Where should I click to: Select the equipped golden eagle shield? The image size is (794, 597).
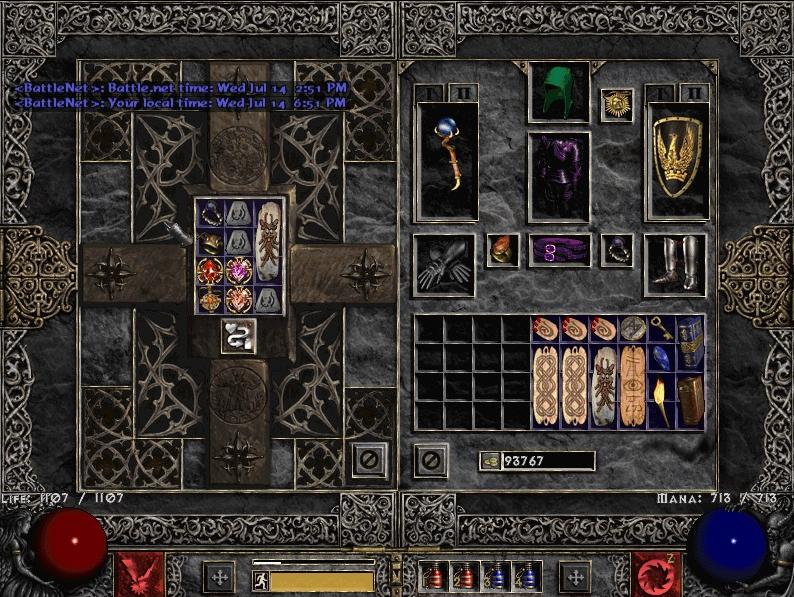point(677,160)
